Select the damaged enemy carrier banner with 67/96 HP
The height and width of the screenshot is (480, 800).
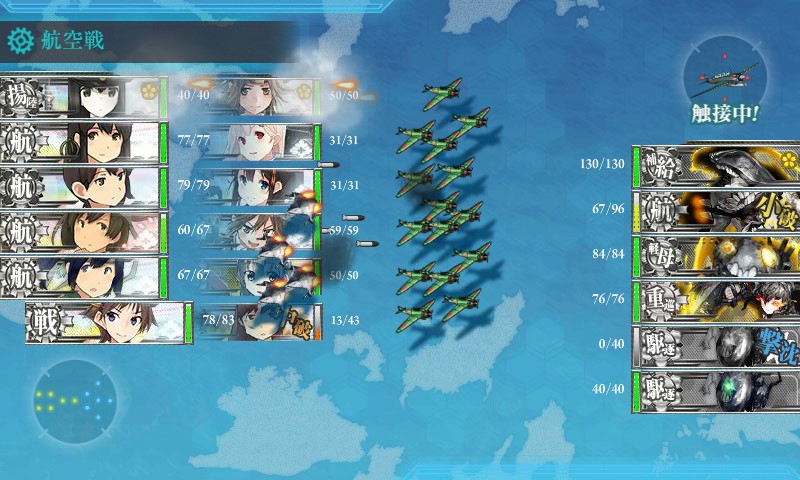coord(715,211)
